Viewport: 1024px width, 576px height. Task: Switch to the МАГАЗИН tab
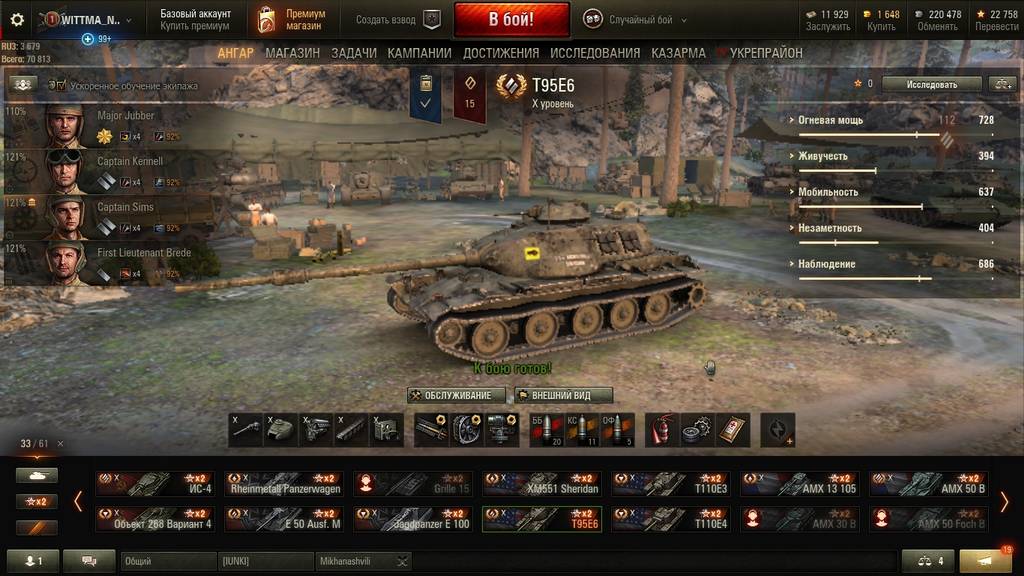pos(292,53)
